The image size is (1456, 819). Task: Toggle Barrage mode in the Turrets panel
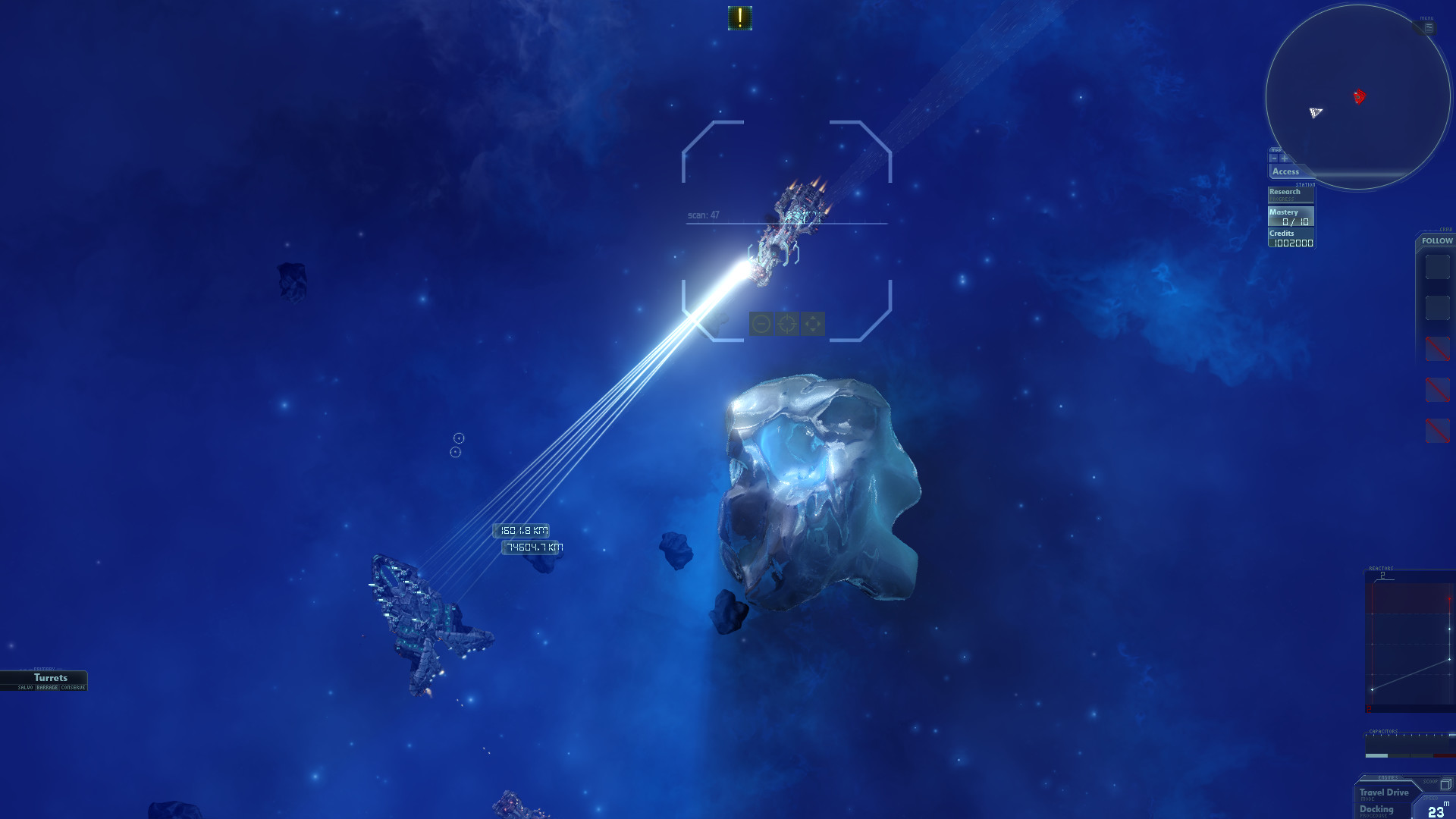pos(47,689)
